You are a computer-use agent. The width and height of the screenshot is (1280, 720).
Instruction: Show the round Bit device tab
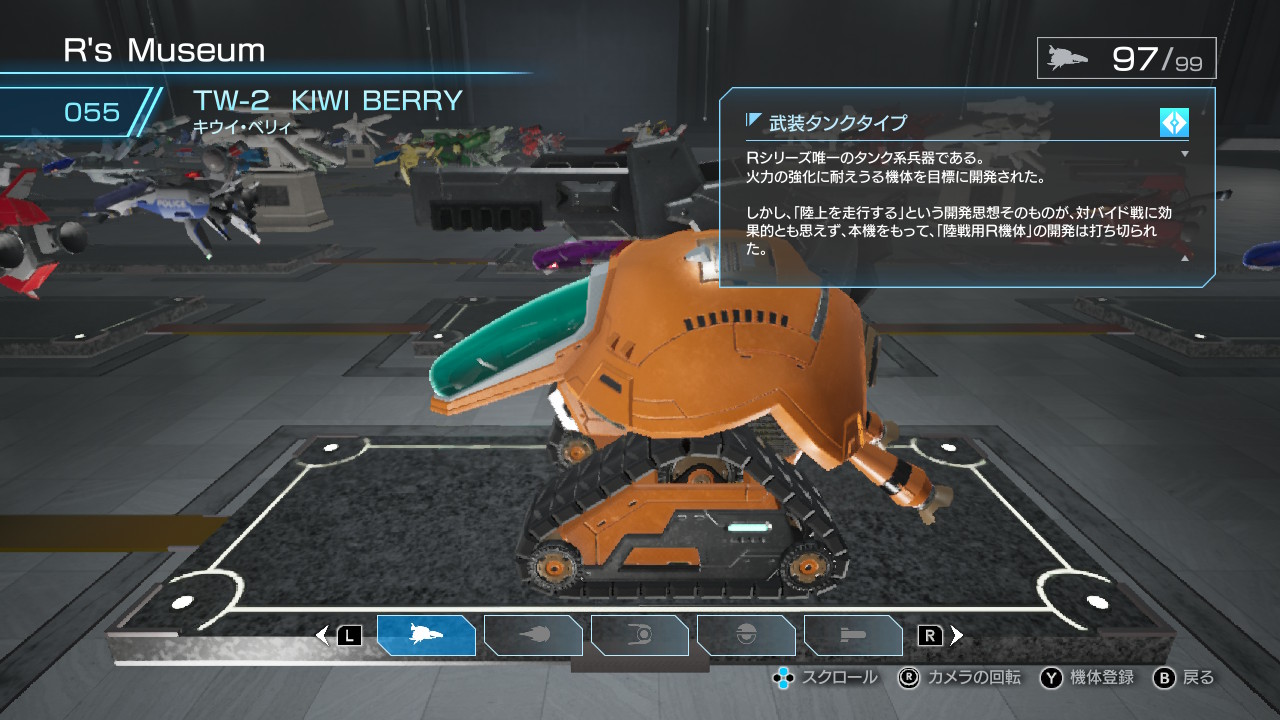click(x=746, y=635)
